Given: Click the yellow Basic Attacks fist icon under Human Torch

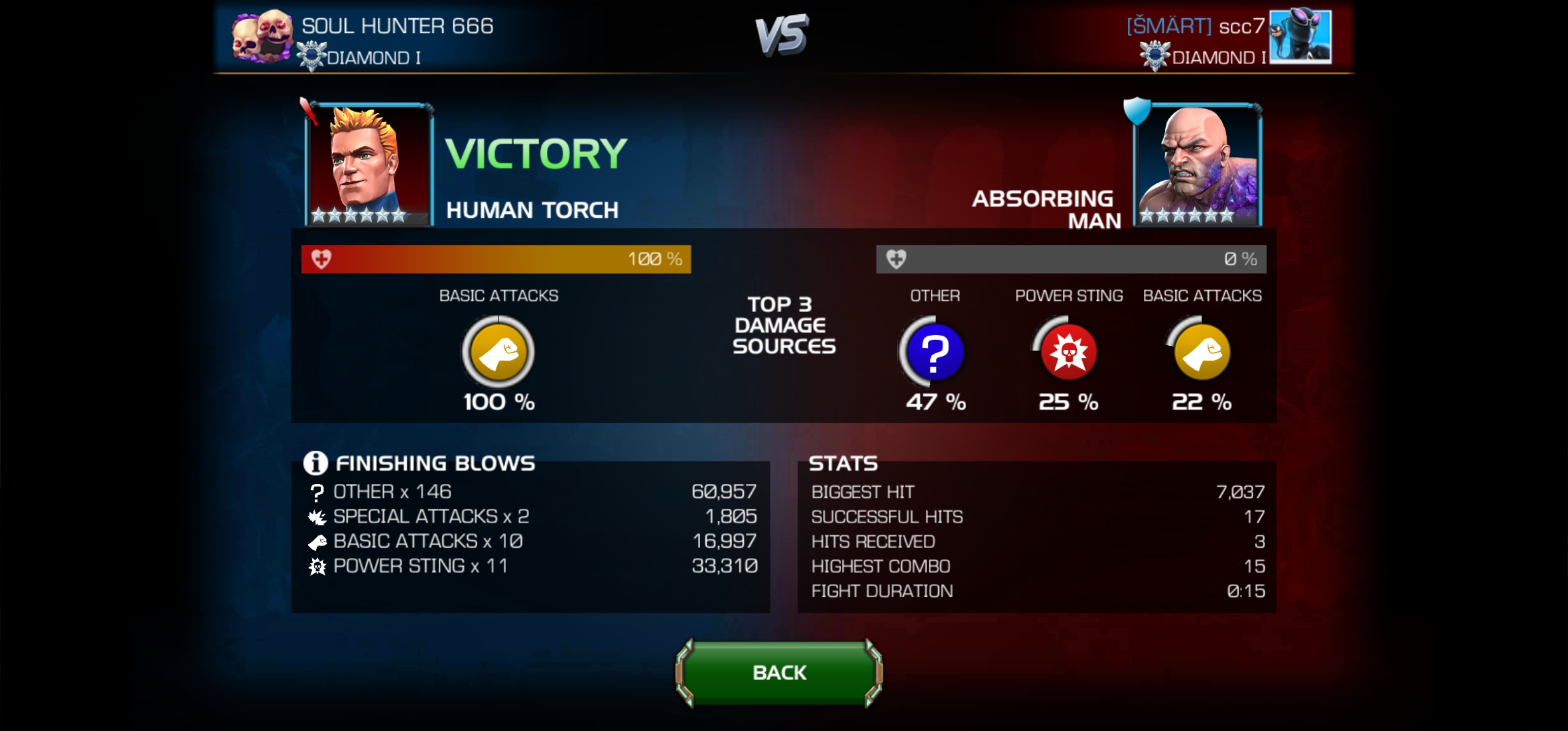Looking at the screenshot, I should [498, 352].
